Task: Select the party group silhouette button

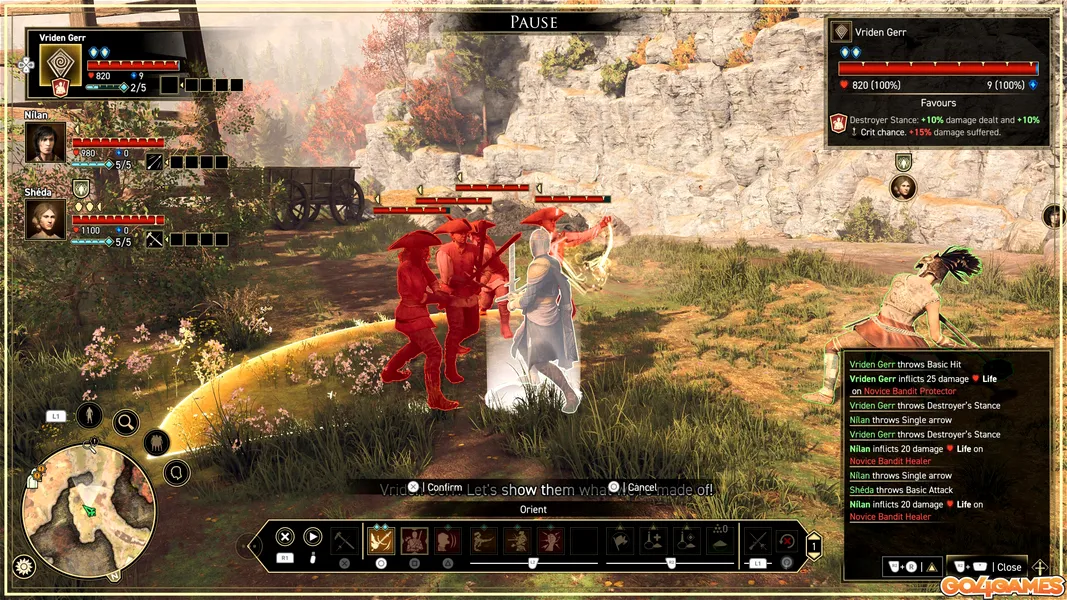Action: pyautogui.click(x=157, y=443)
